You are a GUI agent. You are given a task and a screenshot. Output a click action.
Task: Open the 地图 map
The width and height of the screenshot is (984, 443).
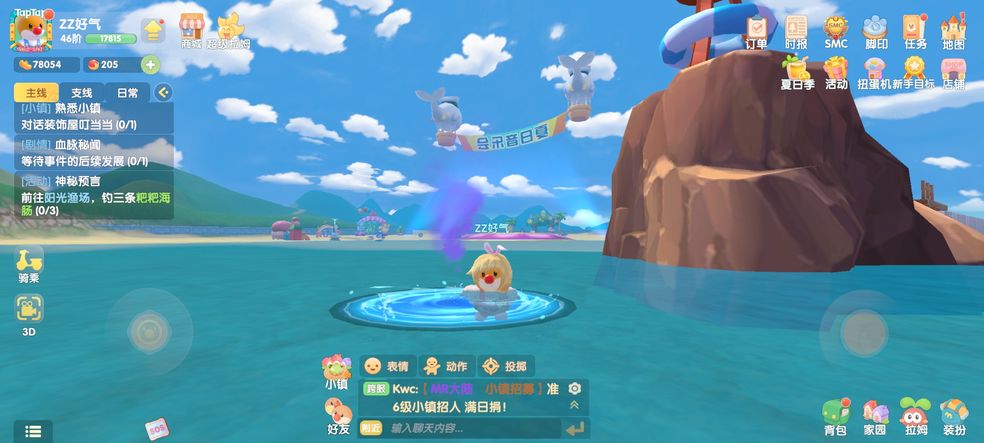click(953, 31)
